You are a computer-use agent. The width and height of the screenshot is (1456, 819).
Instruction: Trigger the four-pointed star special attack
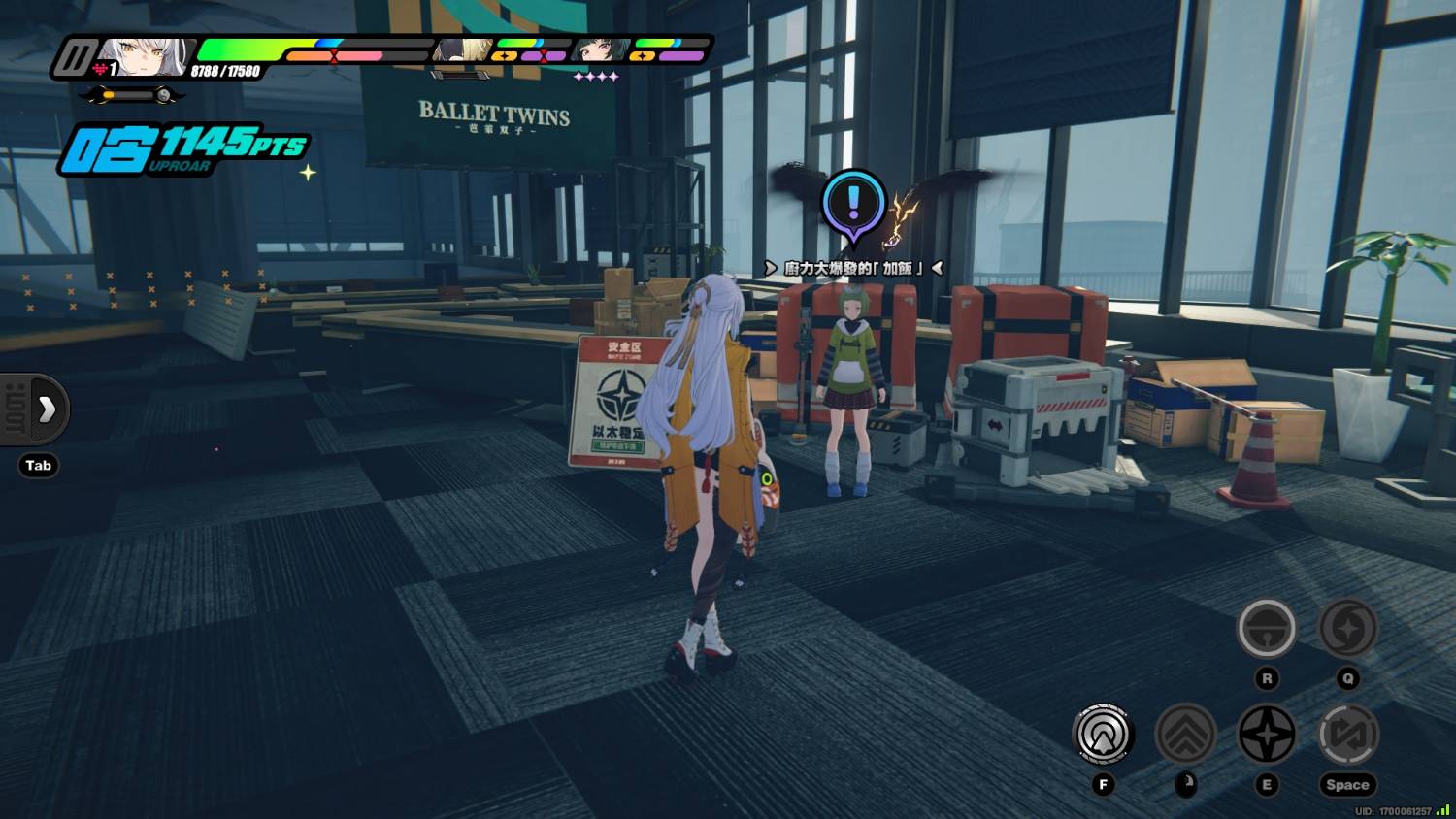[1267, 734]
